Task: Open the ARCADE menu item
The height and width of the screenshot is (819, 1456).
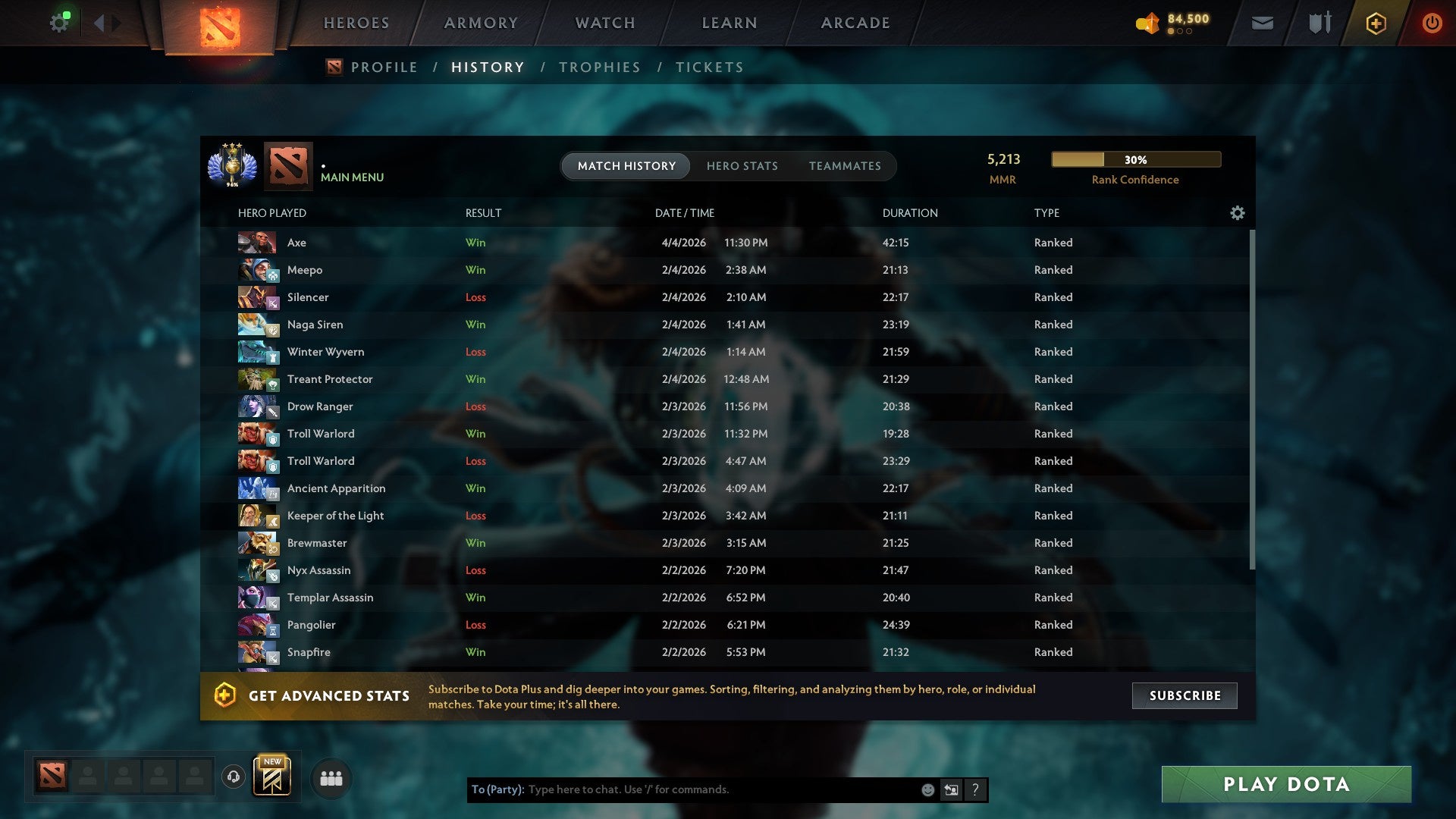Action: 854,23
